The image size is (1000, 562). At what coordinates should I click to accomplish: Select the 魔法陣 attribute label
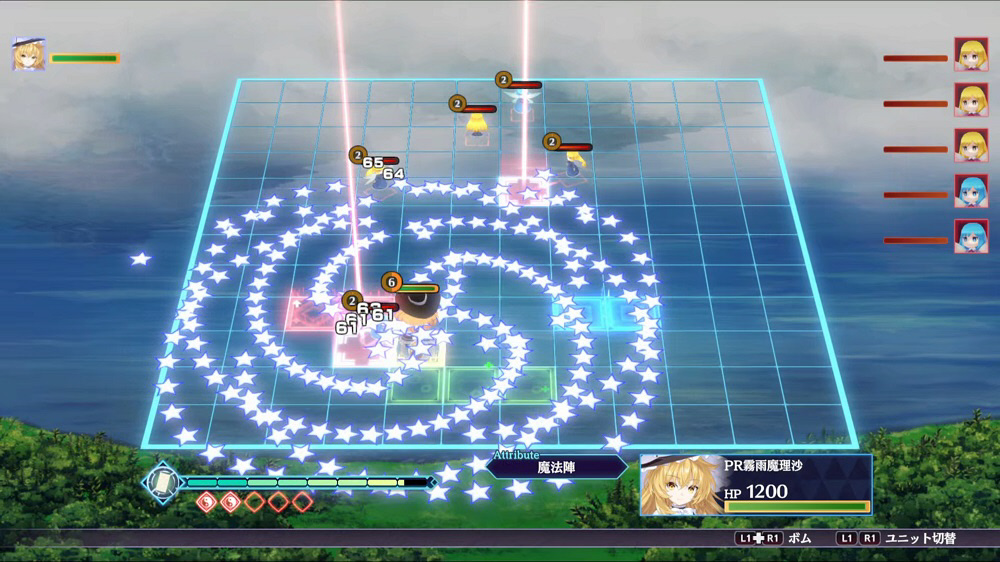coord(558,466)
